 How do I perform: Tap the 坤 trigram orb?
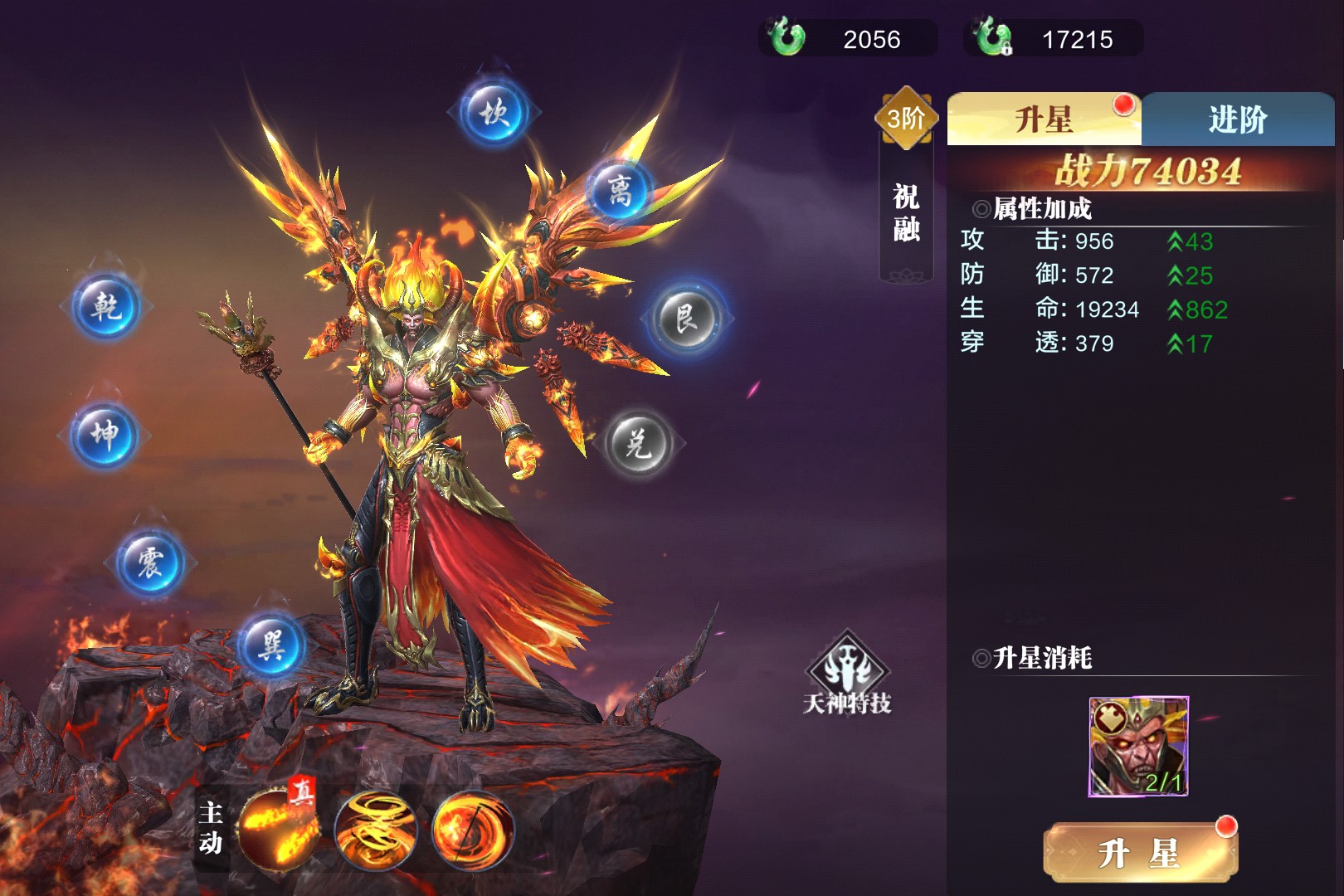click(x=105, y=434)
